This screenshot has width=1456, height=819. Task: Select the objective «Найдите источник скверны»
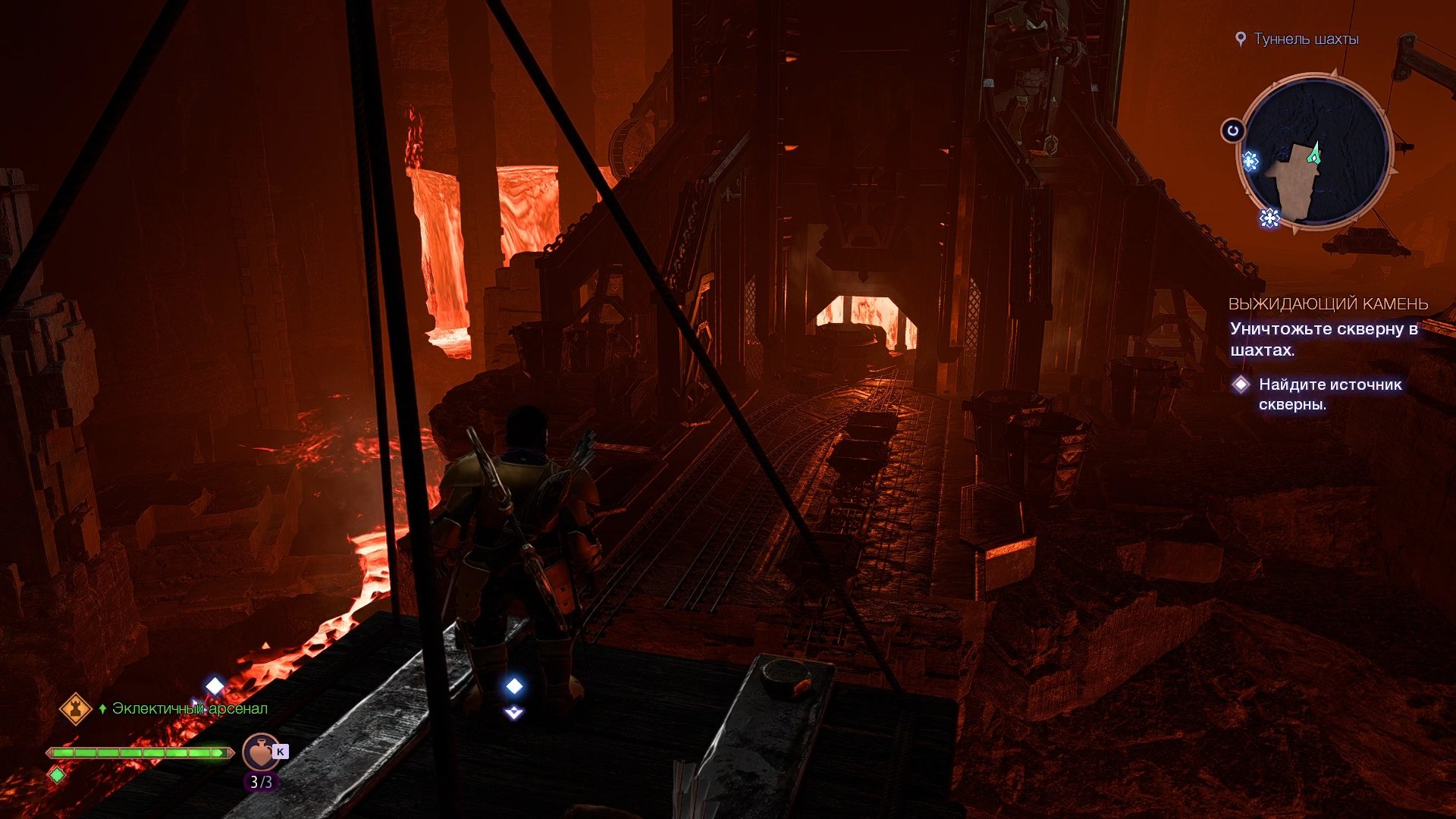click(x=1329, y=394)
